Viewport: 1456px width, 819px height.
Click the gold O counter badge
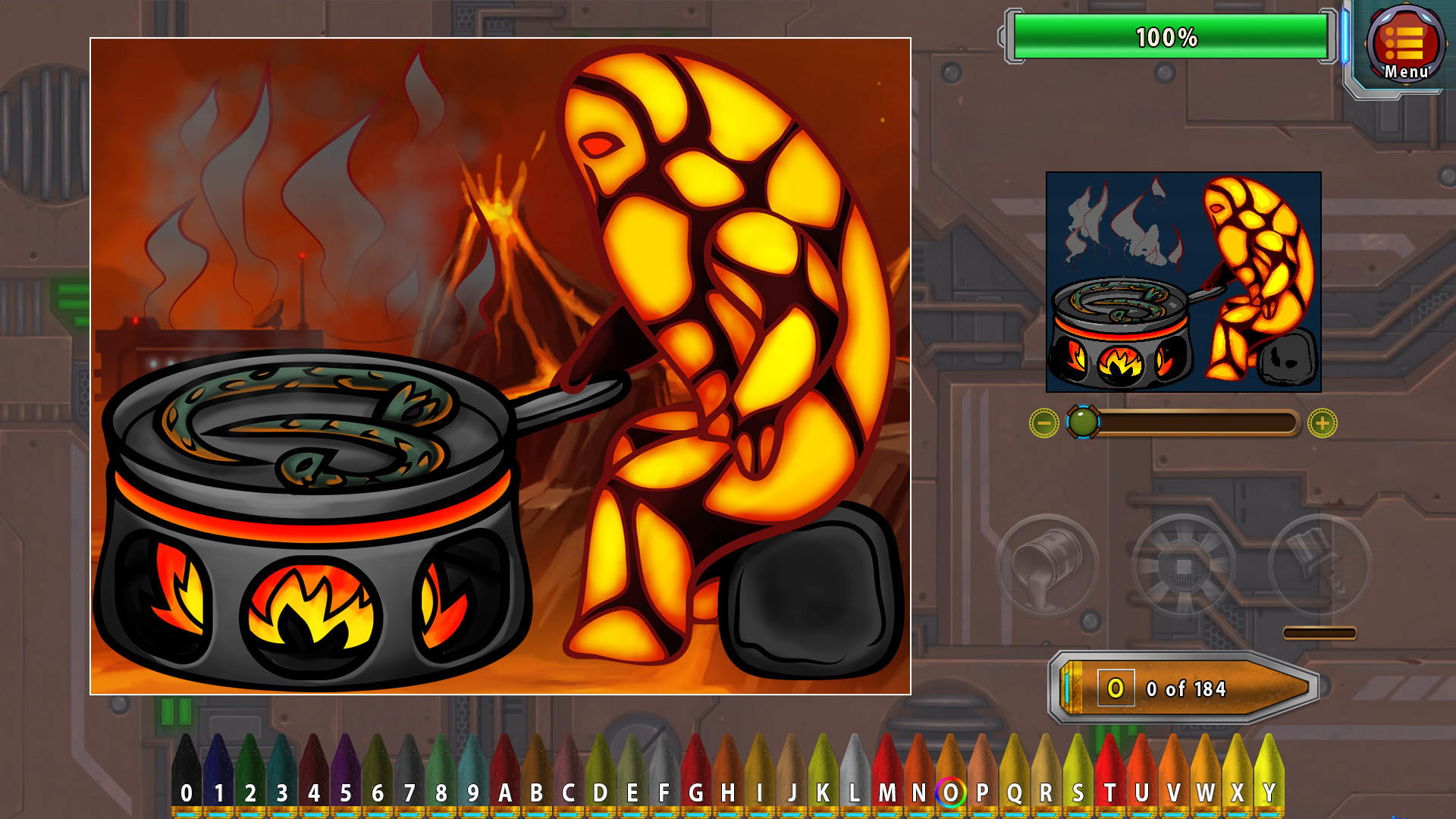(1118, 687)
